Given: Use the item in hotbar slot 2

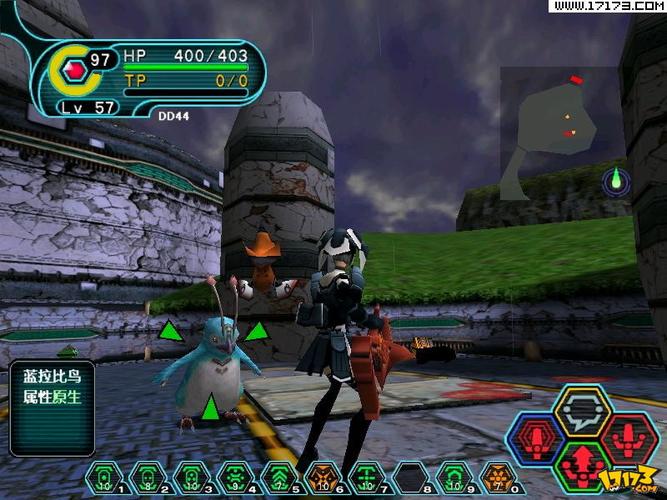Looking at the screenshot, I should [x=146, y=476].
